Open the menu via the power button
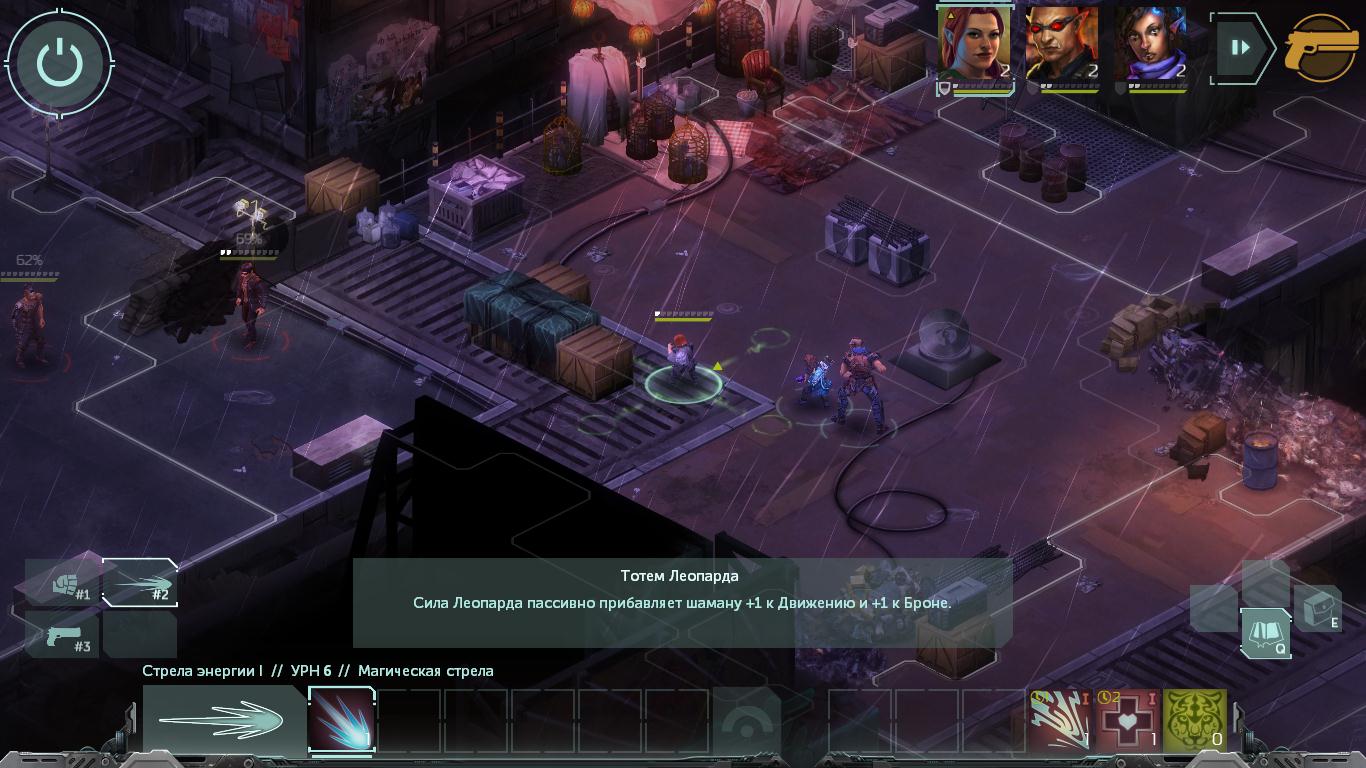 [x=60, y=62]
